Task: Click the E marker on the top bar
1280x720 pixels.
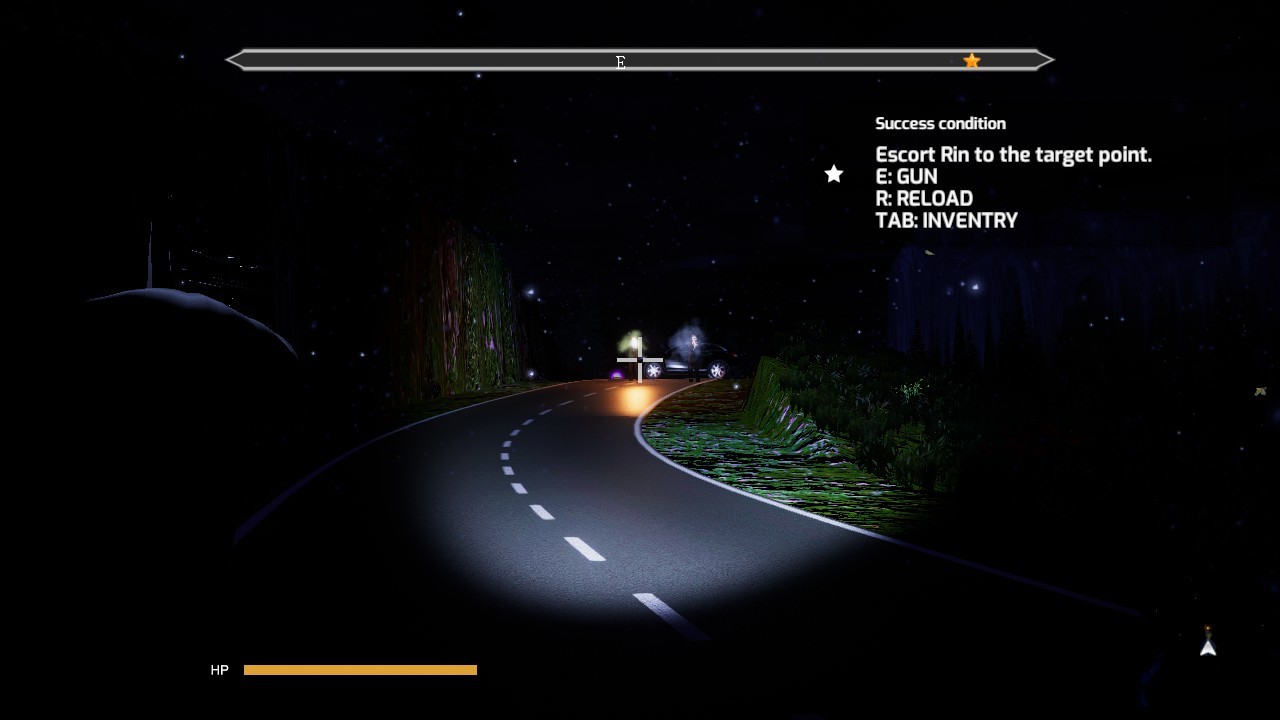Action: point(621,62)
